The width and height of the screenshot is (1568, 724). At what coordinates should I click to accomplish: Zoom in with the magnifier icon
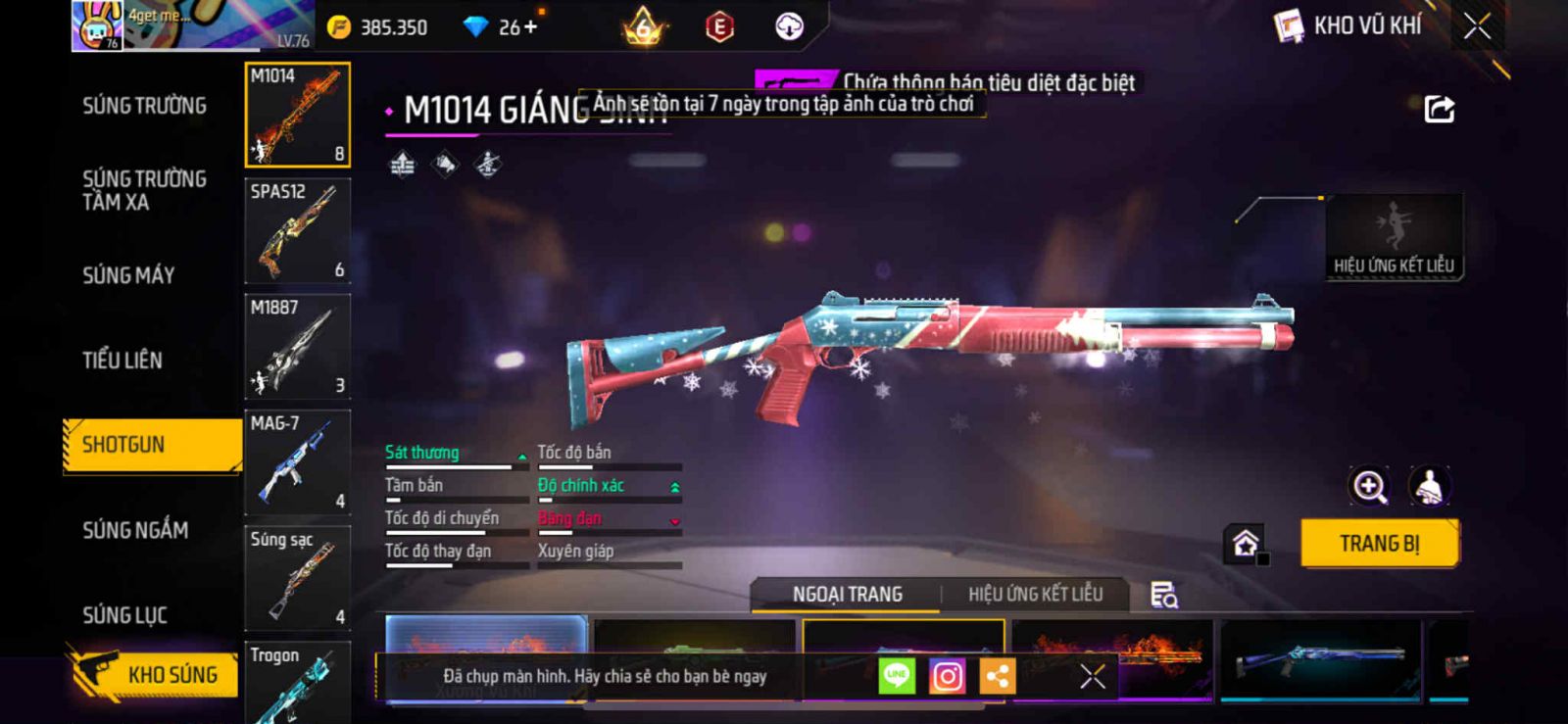click(x=1369, y=486)
